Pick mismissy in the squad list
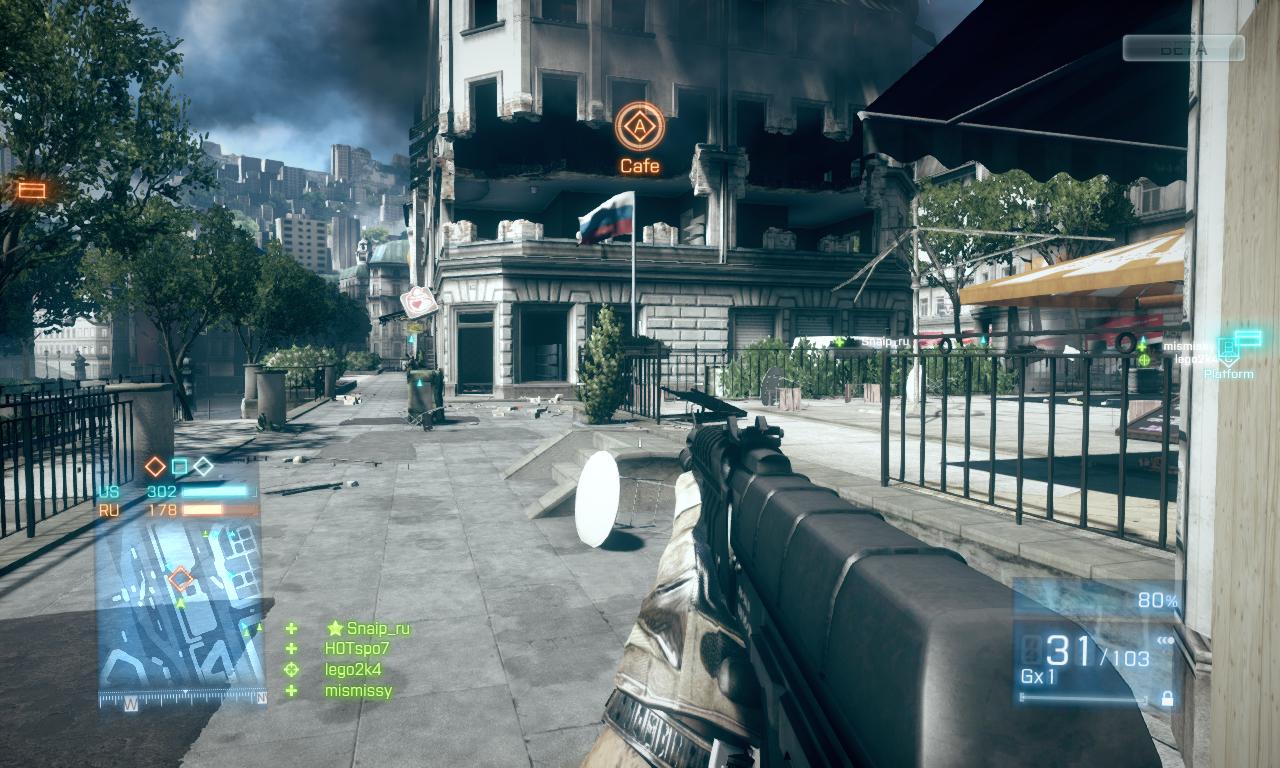 click(358, 691)
